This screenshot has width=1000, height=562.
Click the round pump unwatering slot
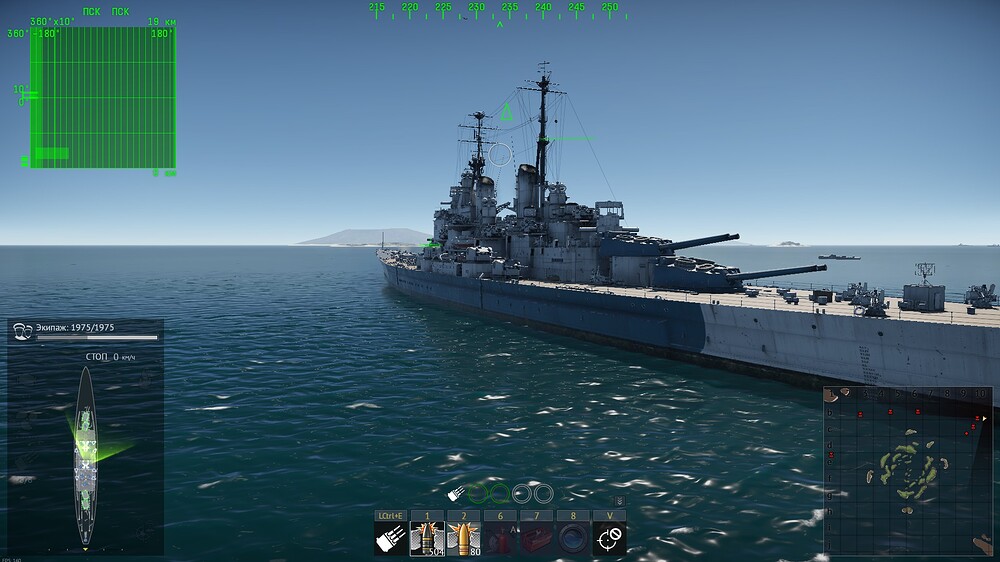pos(573,539)
